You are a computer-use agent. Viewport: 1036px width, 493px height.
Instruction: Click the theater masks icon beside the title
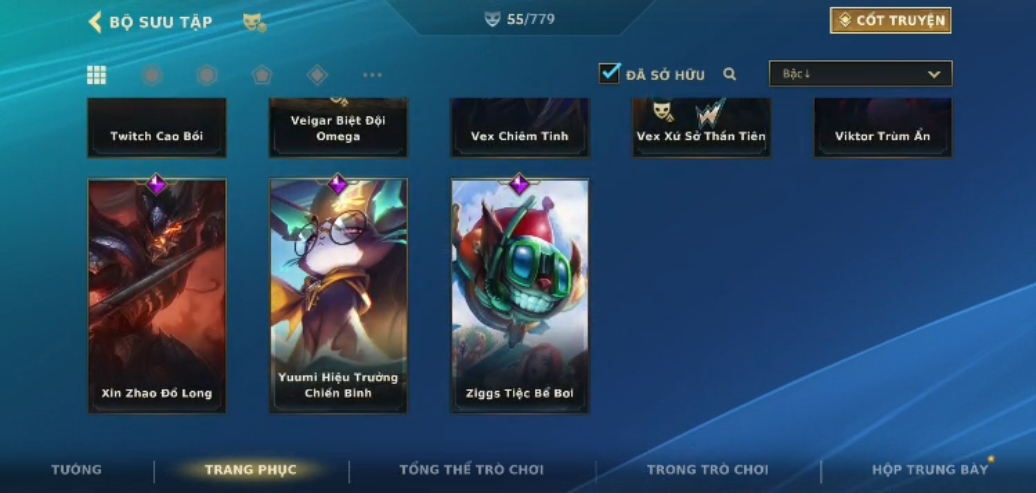[254, 22]
